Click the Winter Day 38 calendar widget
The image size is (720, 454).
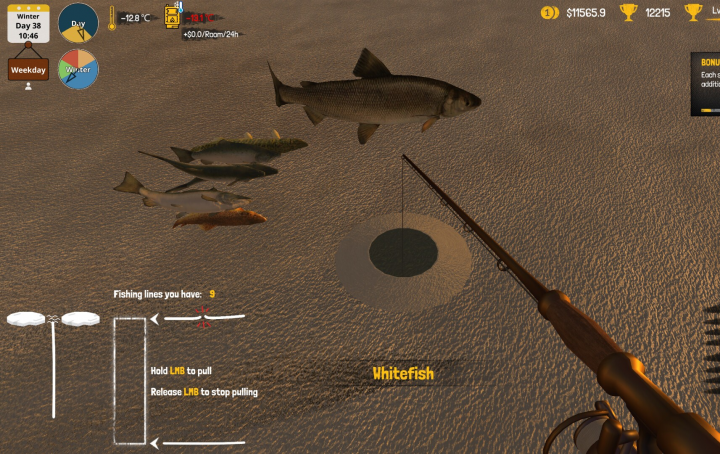[28, 24]
